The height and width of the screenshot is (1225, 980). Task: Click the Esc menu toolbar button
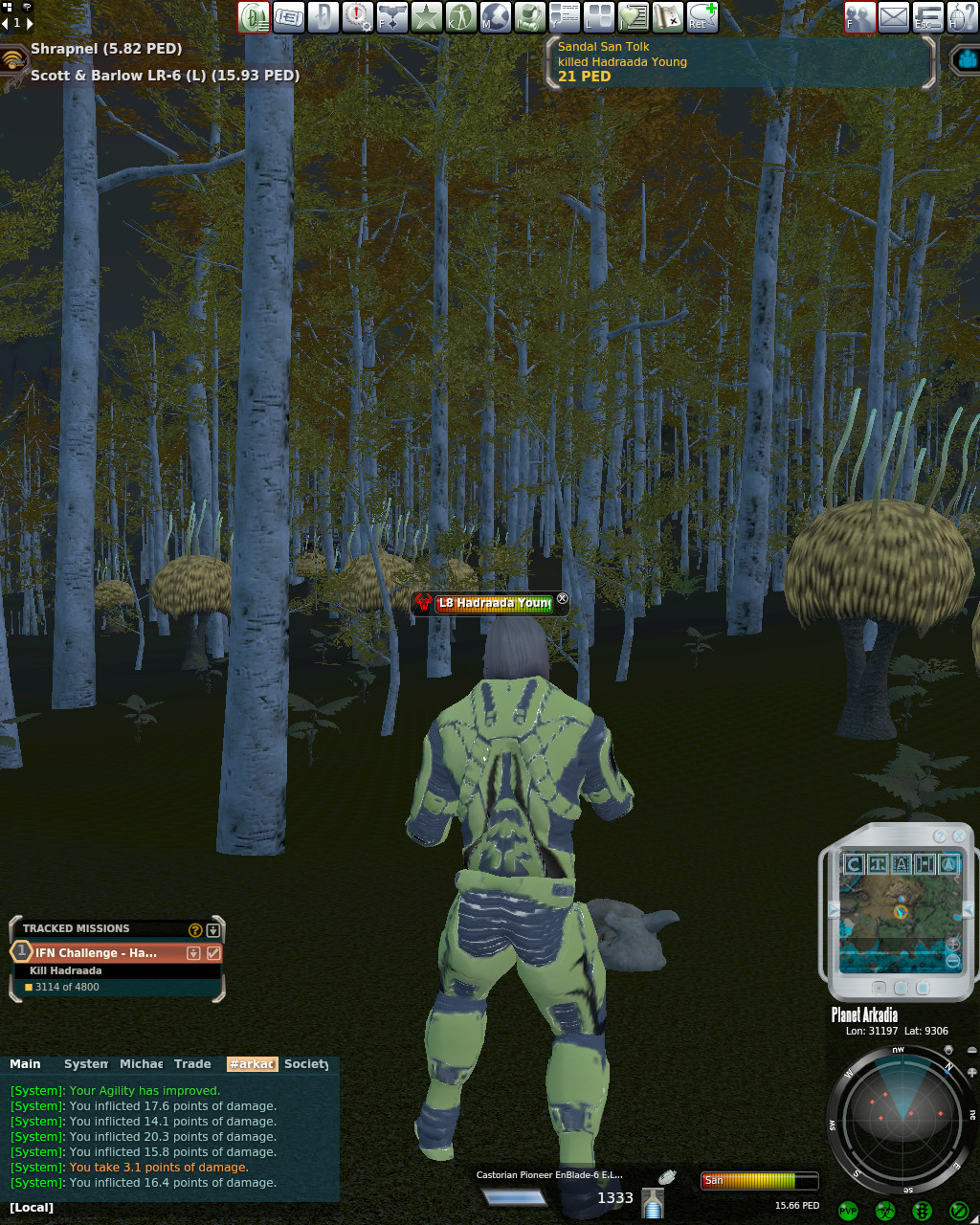tap(926, 17)
